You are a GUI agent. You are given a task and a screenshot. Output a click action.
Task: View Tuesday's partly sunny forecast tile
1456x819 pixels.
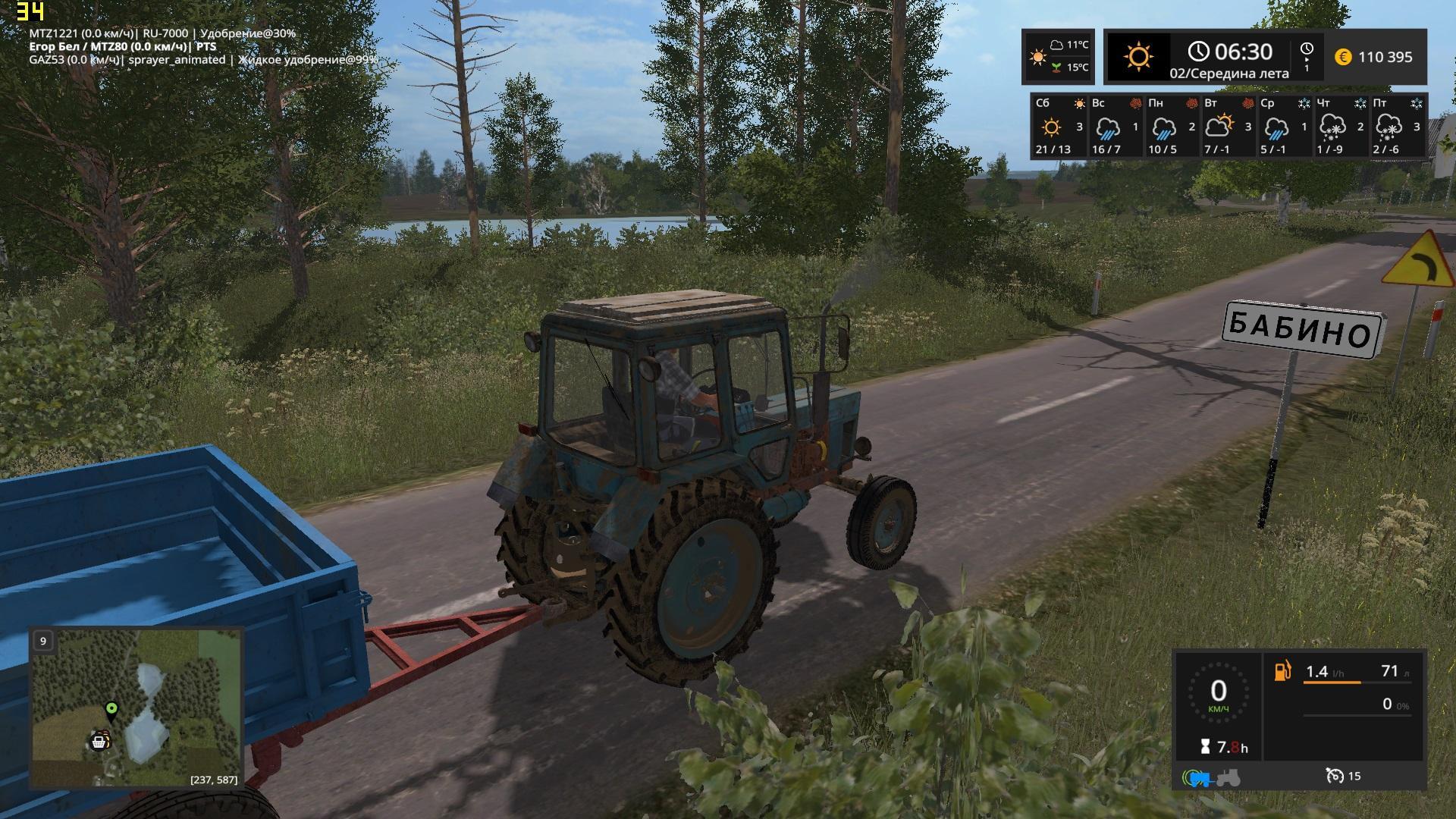1227,126
